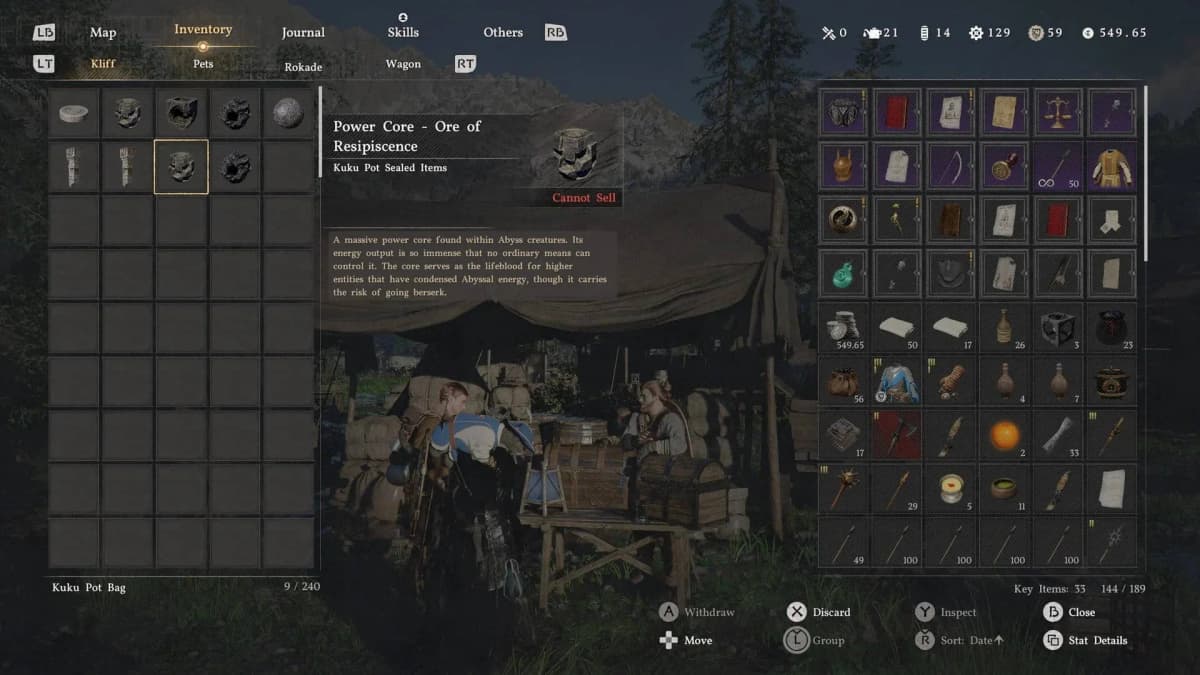Image resolution: width=1200 pixels, height=675 pixels.
Task: Pick the green potion flask key item
Action: tap(843, 273)
